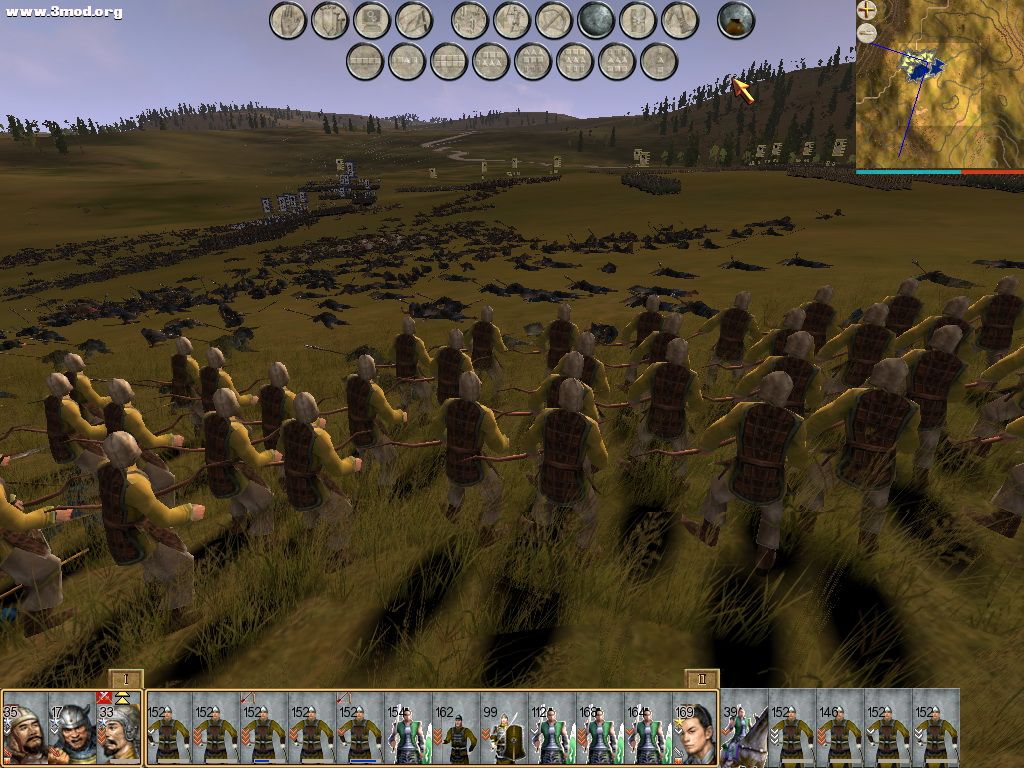
Task: Select the yellow archer card with 146 men
Action: pyautogui.click(x=840, y=728)
